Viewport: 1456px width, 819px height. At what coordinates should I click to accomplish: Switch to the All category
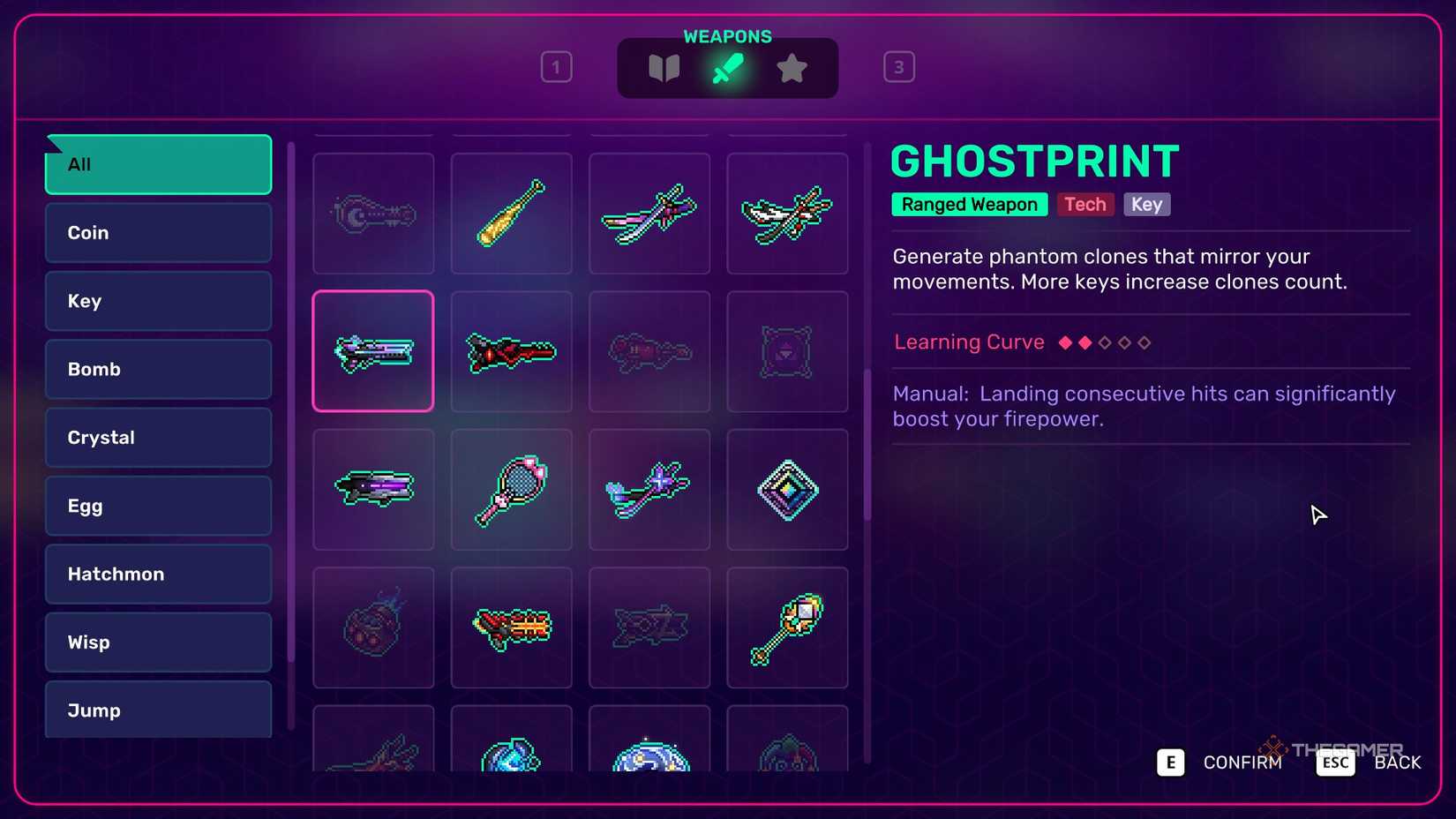point(157,164)
